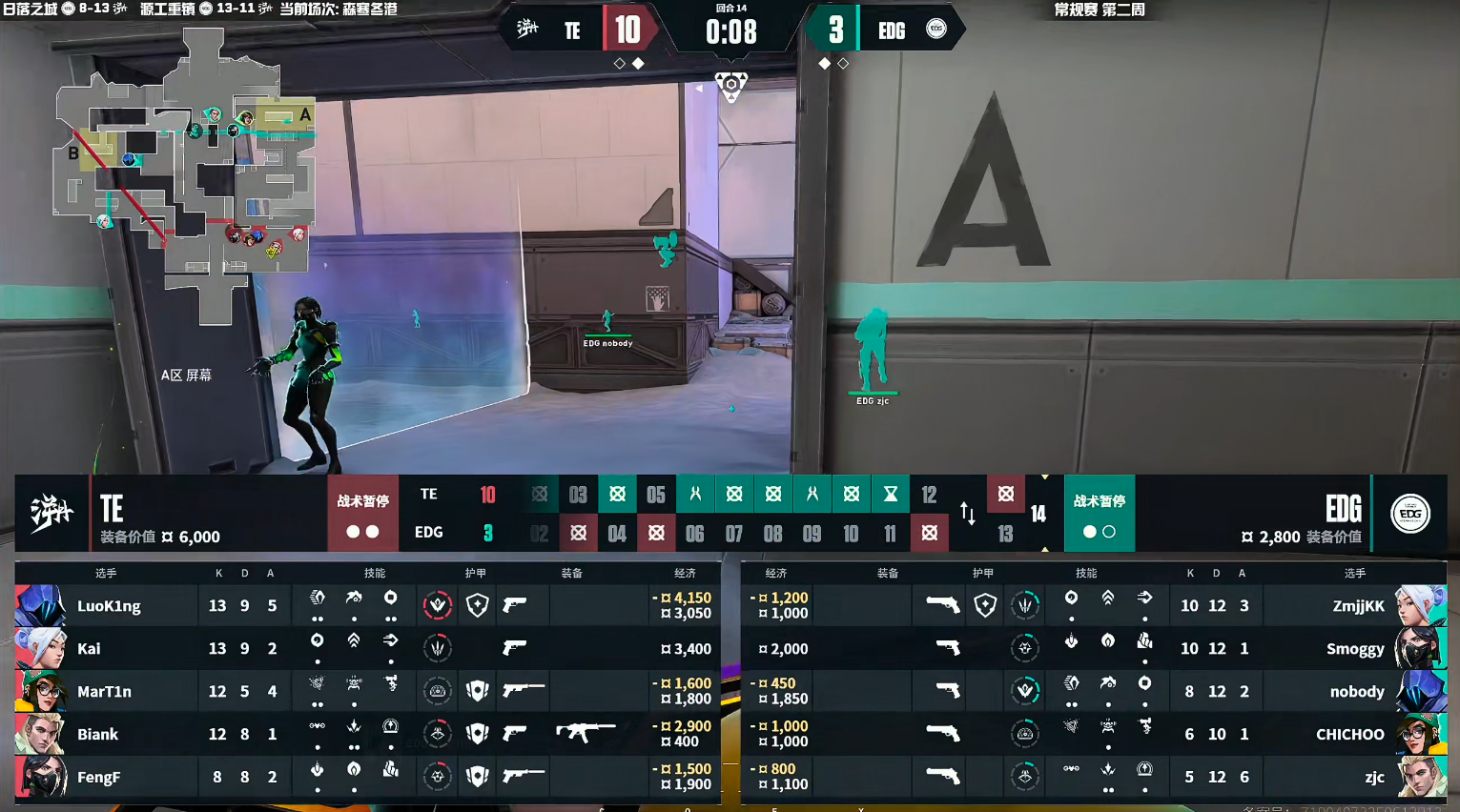1460x812 pixels.
Task: Choose Smoggy's agent portrait
Action: pos(1420,648)
